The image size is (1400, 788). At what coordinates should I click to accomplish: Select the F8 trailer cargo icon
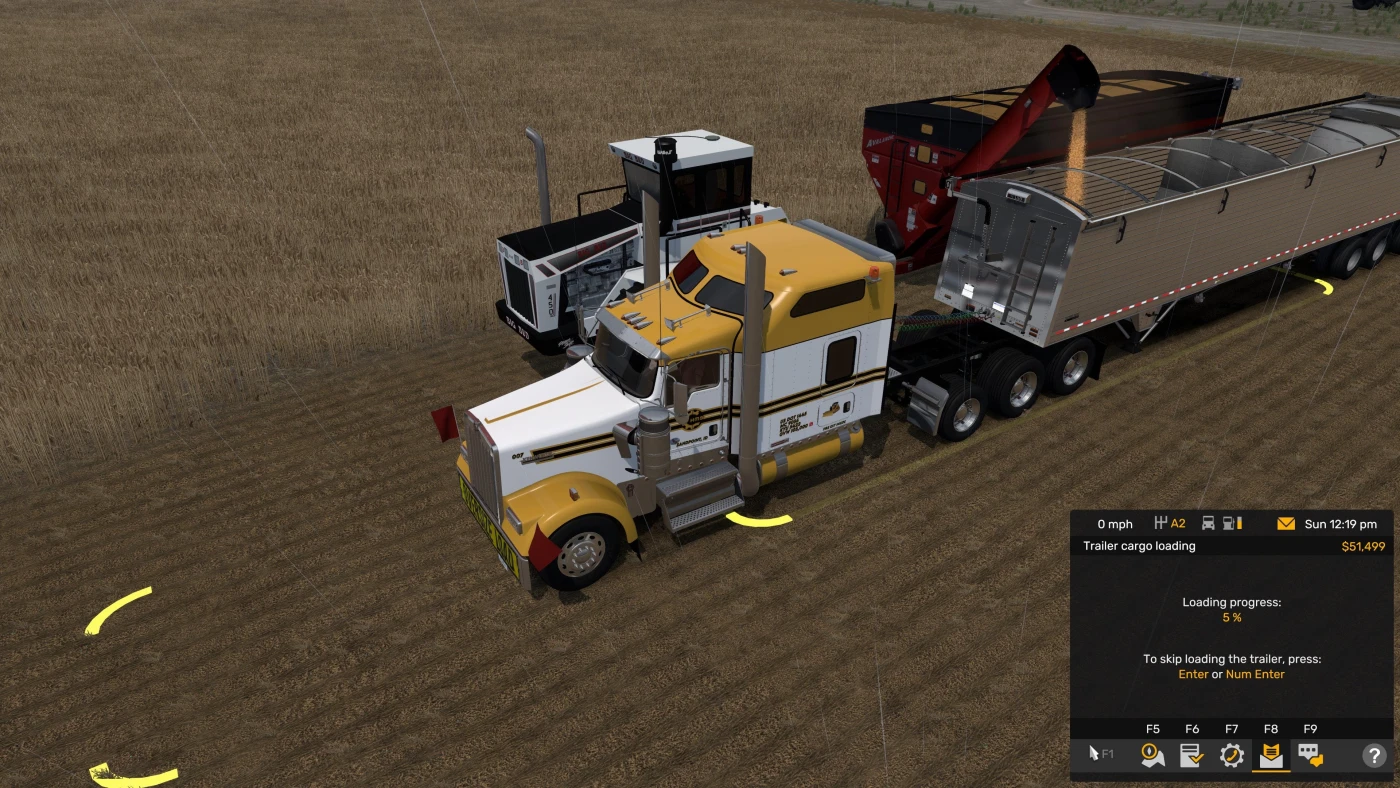point(1272,755)
